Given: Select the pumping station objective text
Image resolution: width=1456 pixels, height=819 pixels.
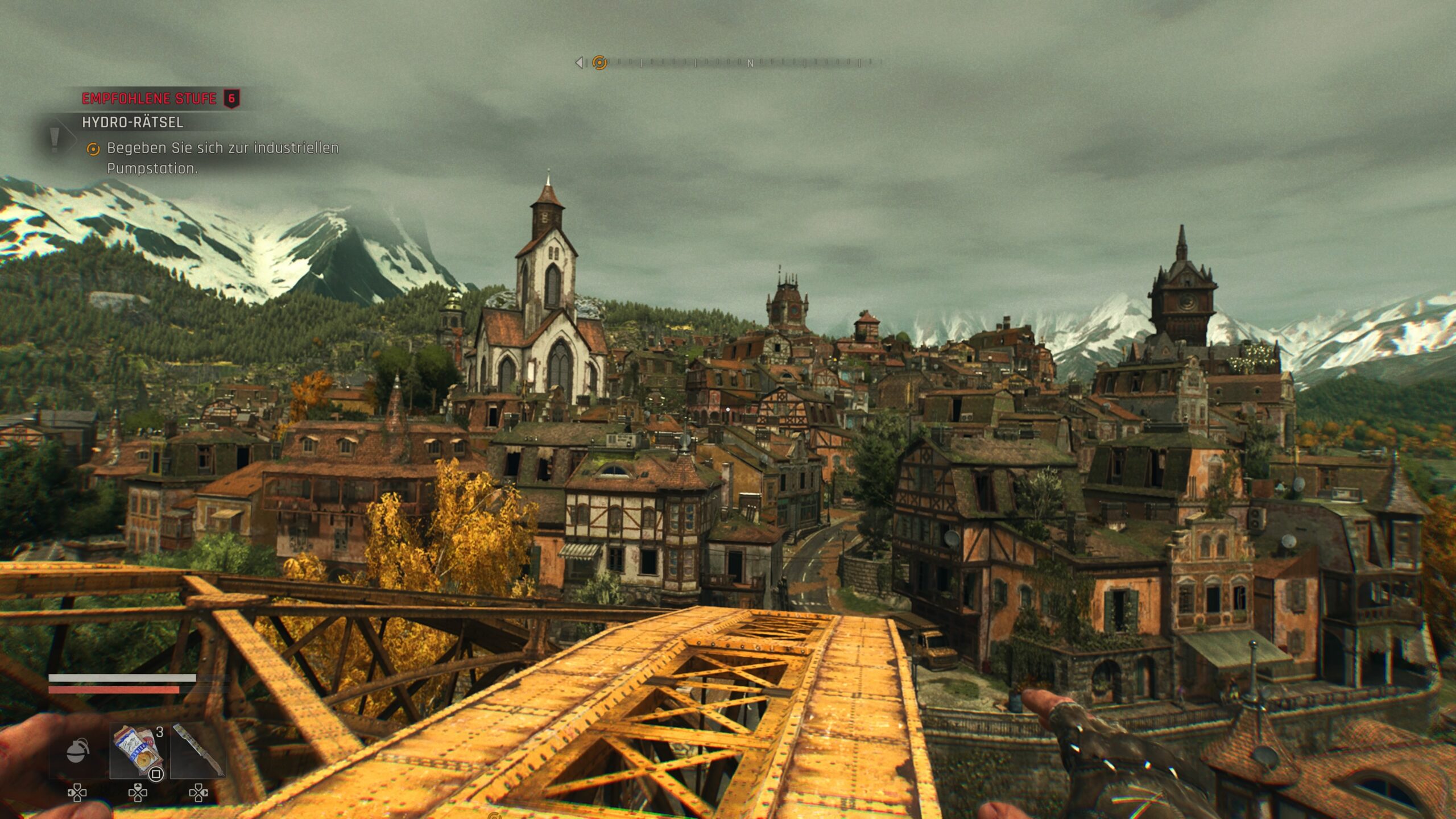Looking at the screenshot, I should (x=222, y=158).
